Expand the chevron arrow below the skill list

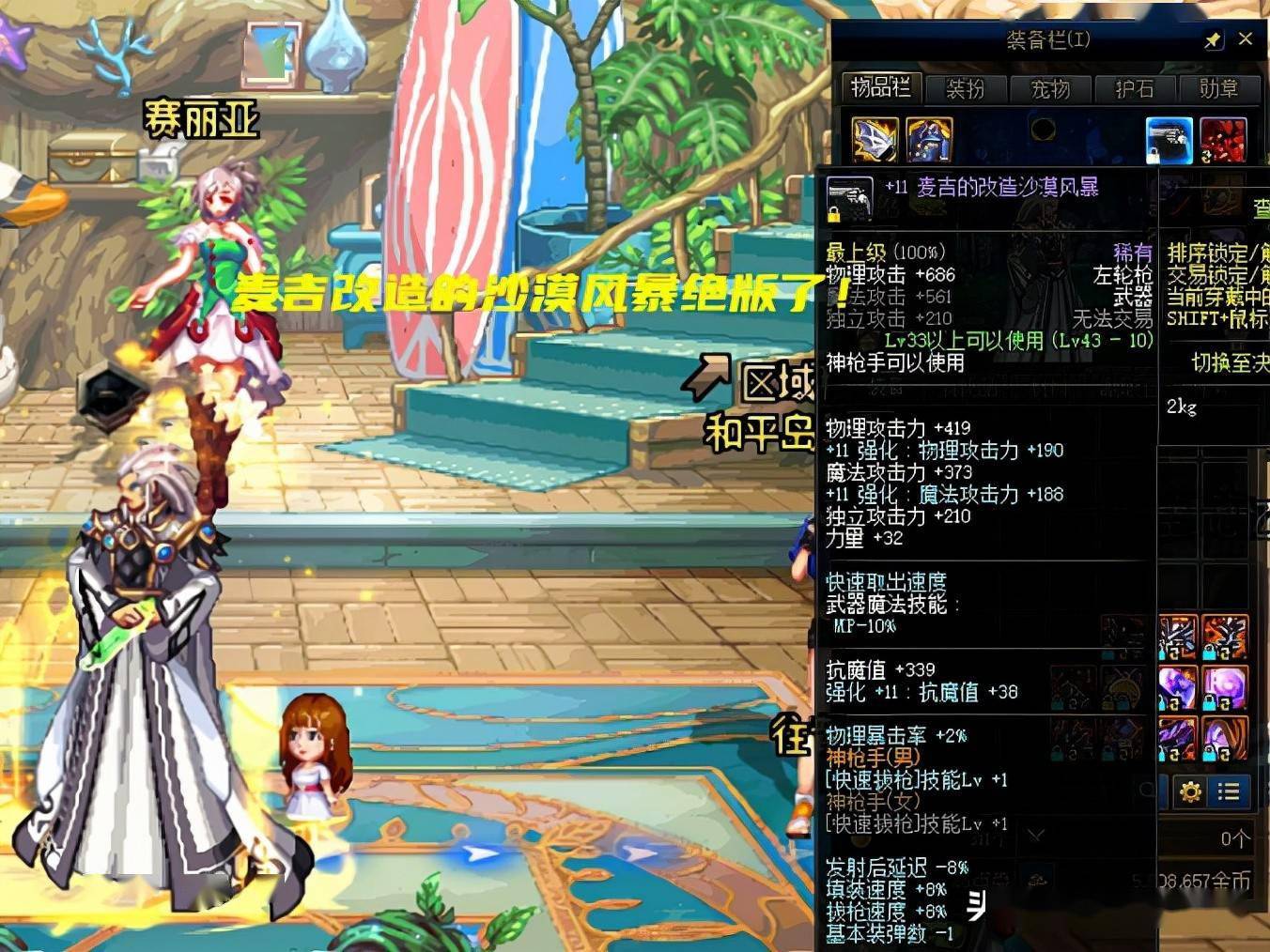[1038, 832]
